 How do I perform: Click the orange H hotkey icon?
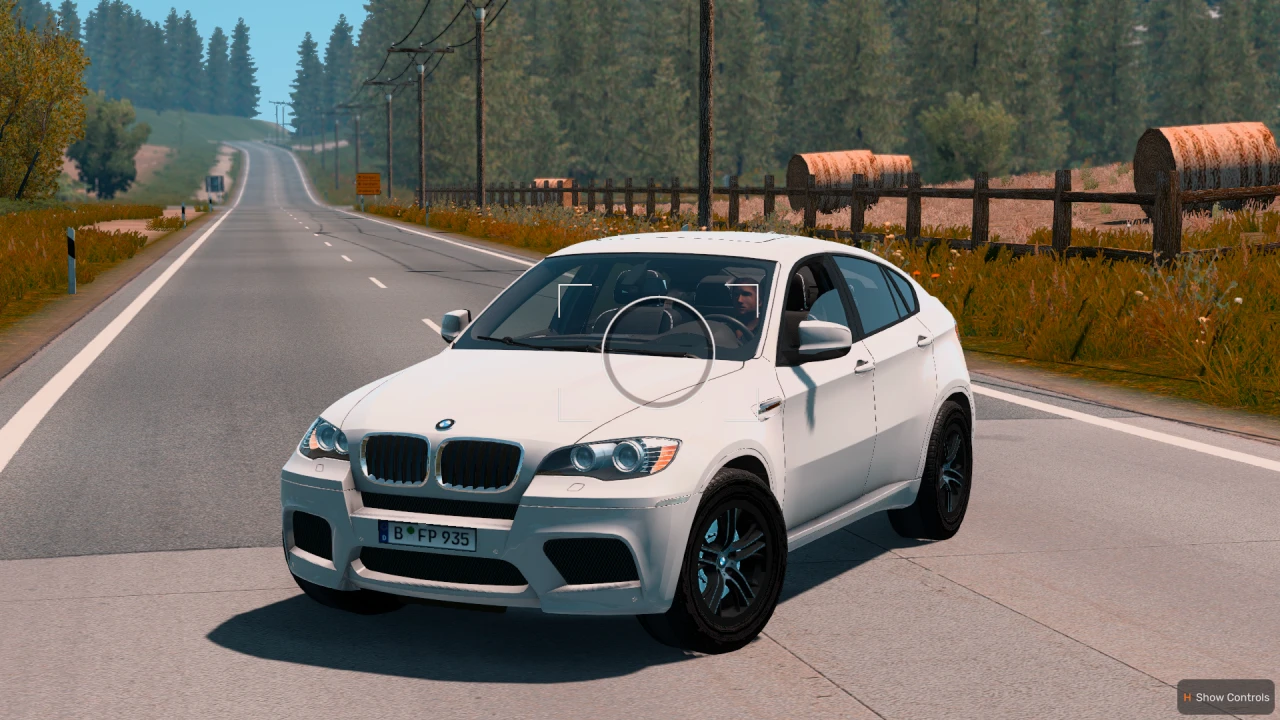pos(1187,696)
